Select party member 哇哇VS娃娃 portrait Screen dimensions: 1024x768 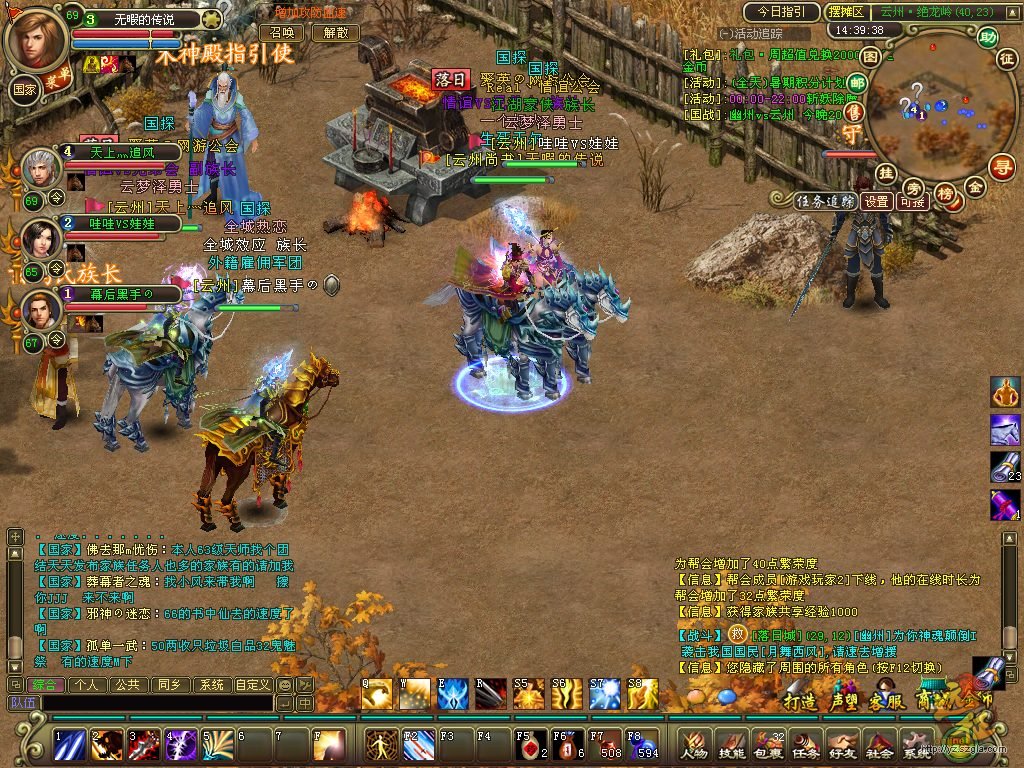click(x=40, y=238)
